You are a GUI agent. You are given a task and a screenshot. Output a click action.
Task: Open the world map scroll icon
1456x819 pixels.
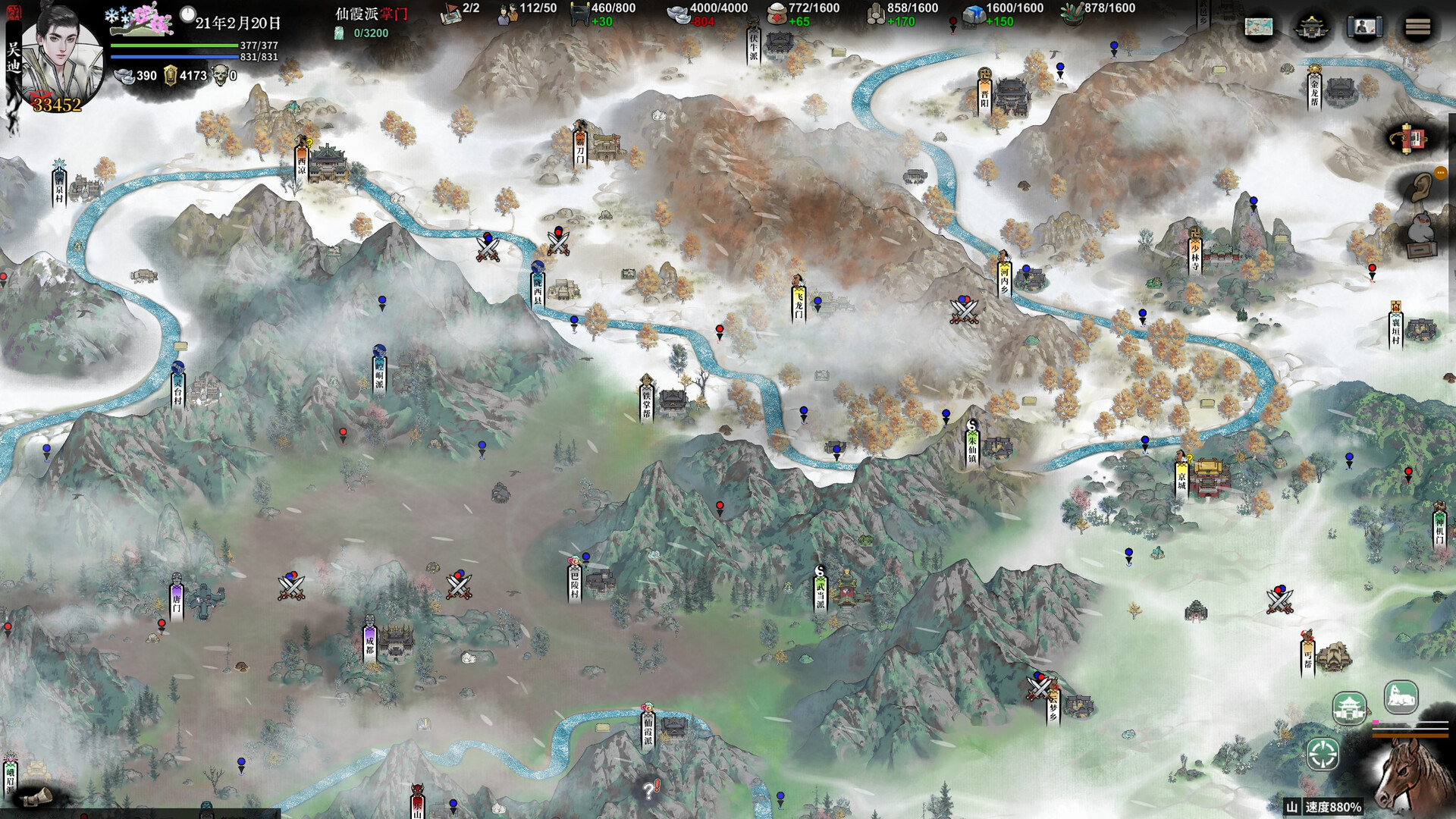point(1259,28)
